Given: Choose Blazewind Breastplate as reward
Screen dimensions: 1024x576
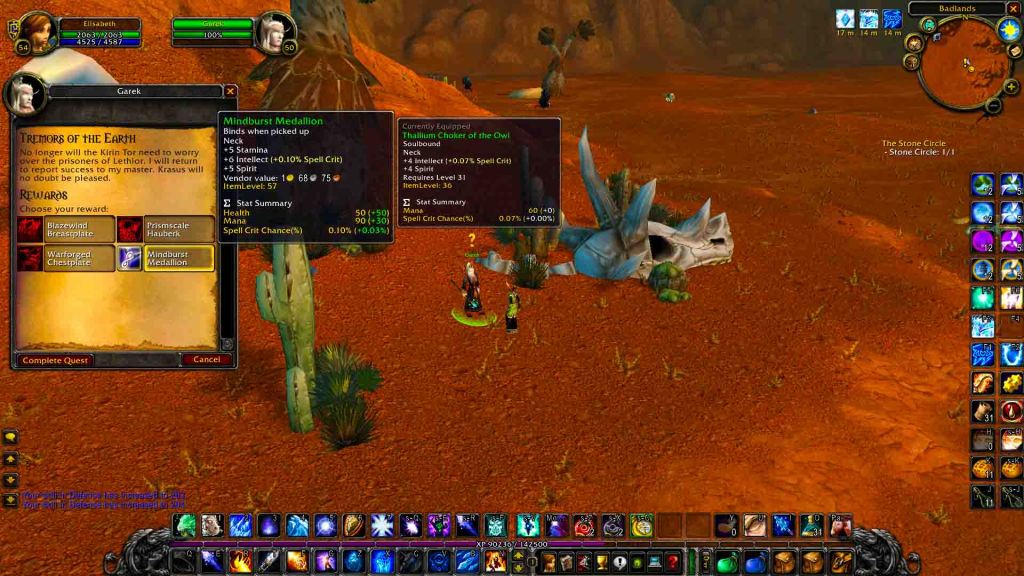Looking at the screenshot, I should coord(66,230).
